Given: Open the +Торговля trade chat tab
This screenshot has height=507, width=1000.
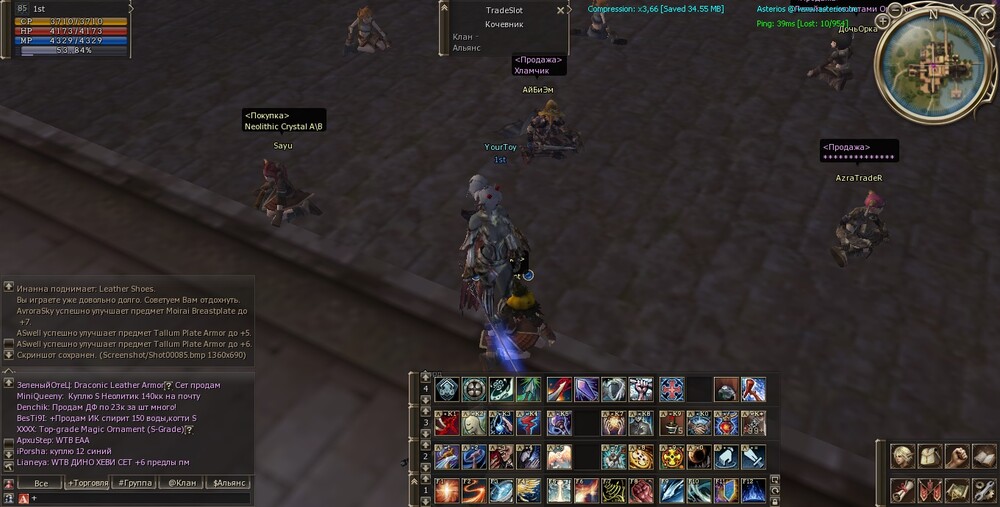Looking at the screenshot, I should 88,483.
